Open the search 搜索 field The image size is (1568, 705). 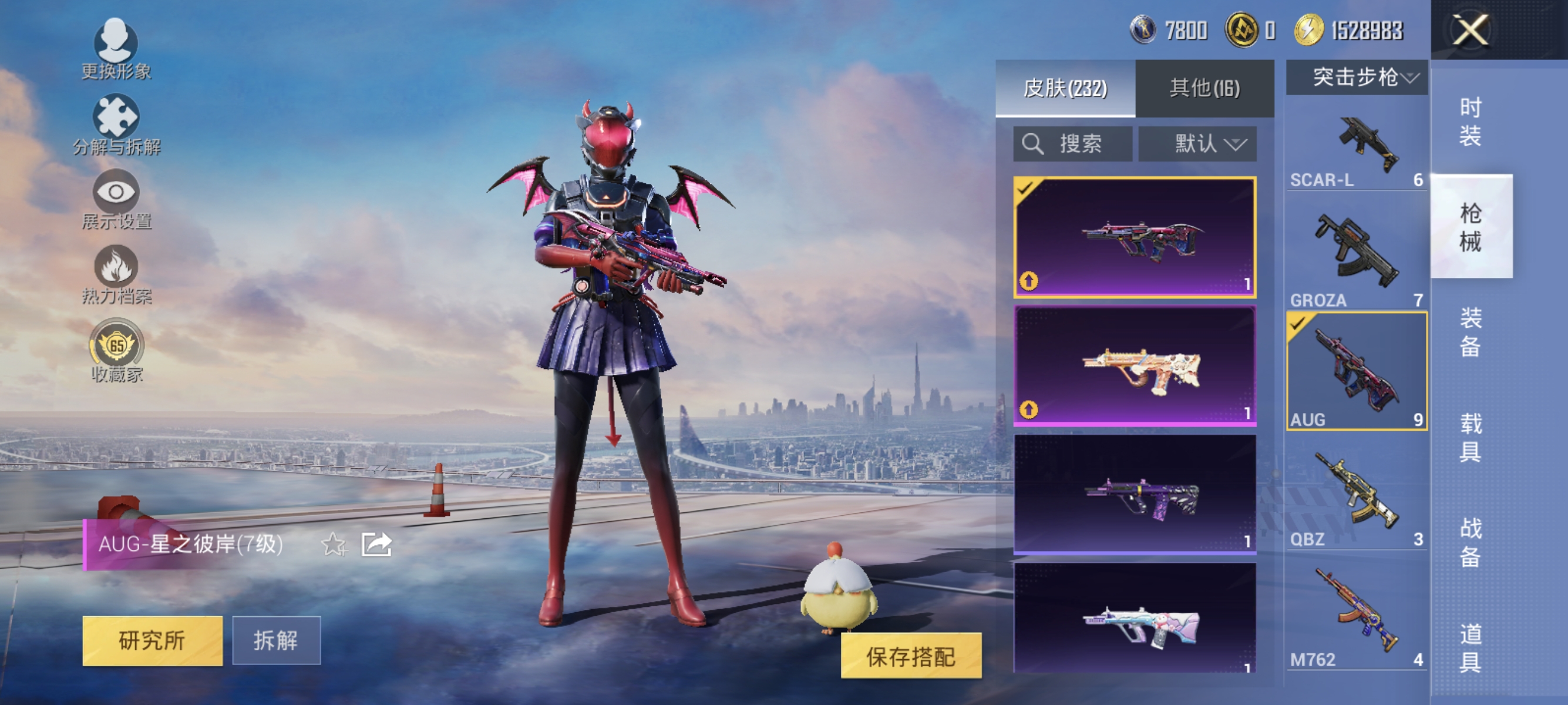(1071, 144)
